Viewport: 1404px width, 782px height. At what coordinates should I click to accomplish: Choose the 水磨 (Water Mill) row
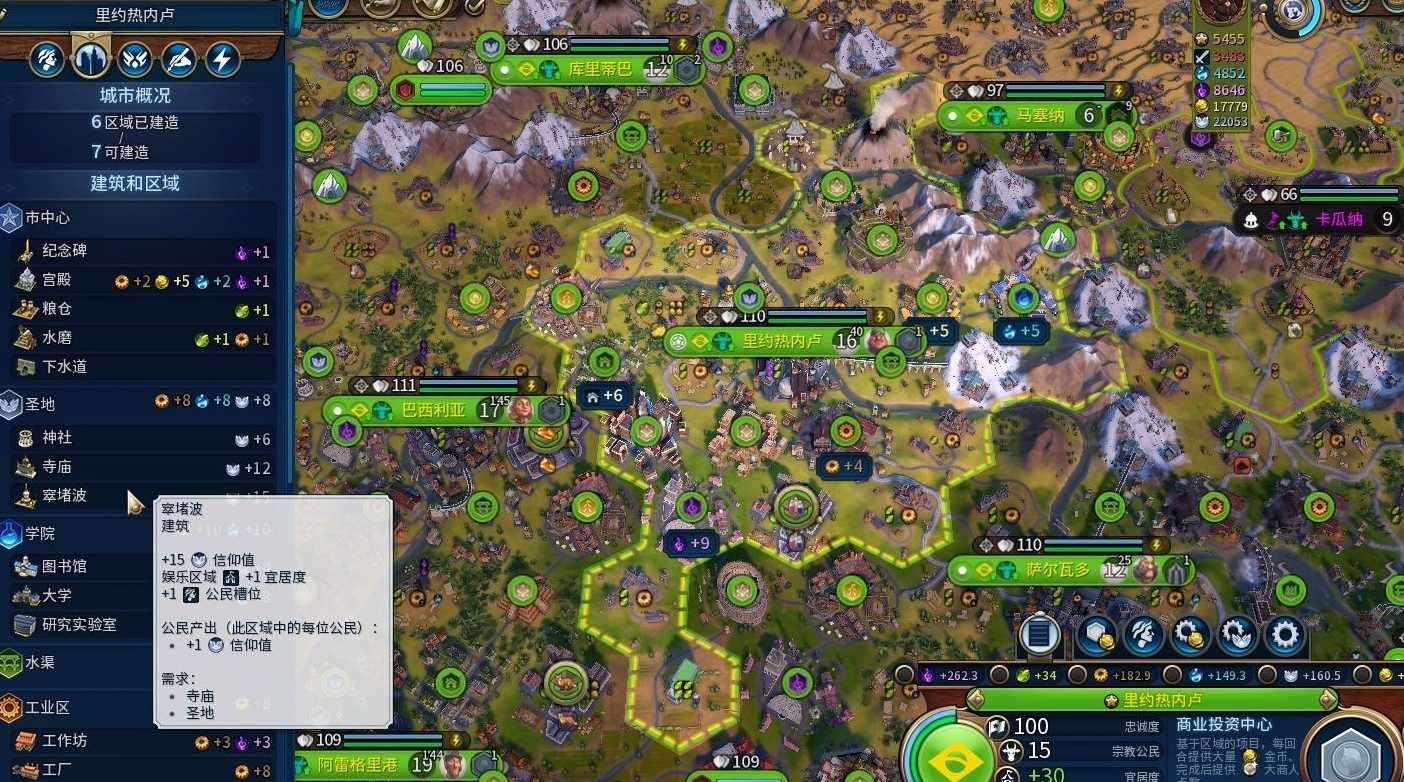tap(140, 339)
